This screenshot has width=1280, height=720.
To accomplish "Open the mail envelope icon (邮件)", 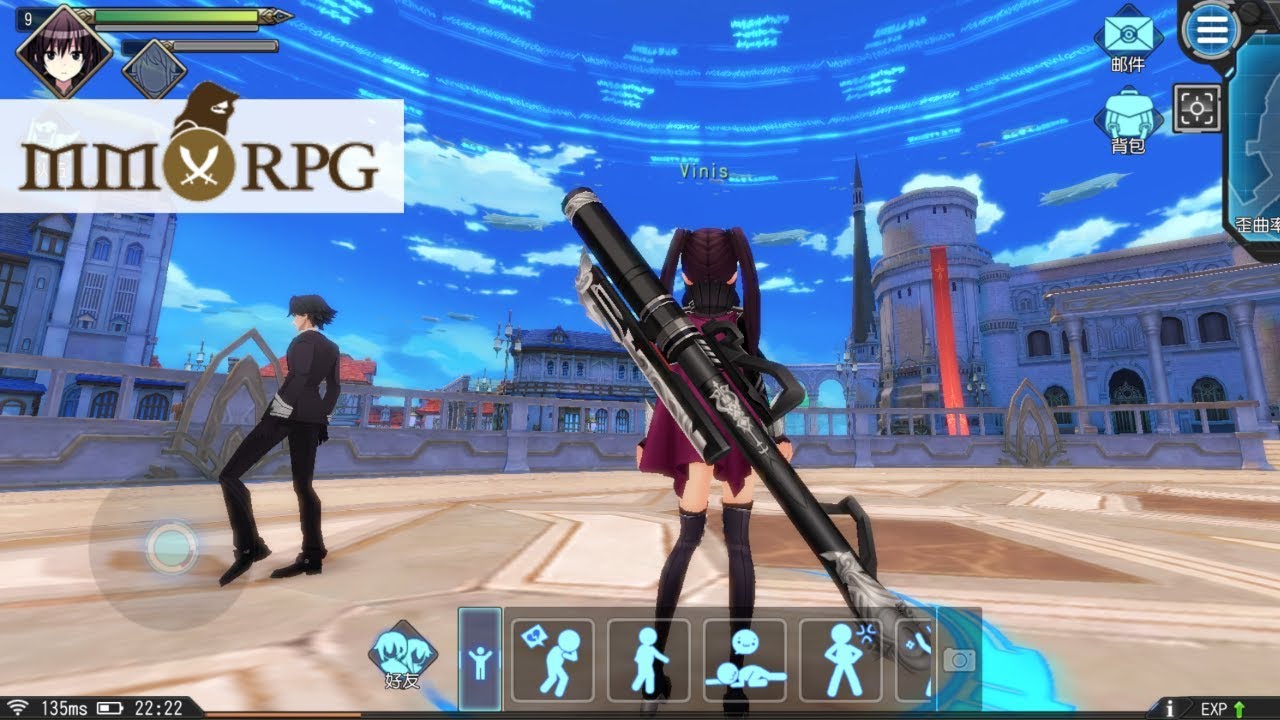I will [x=1128, y=36].
